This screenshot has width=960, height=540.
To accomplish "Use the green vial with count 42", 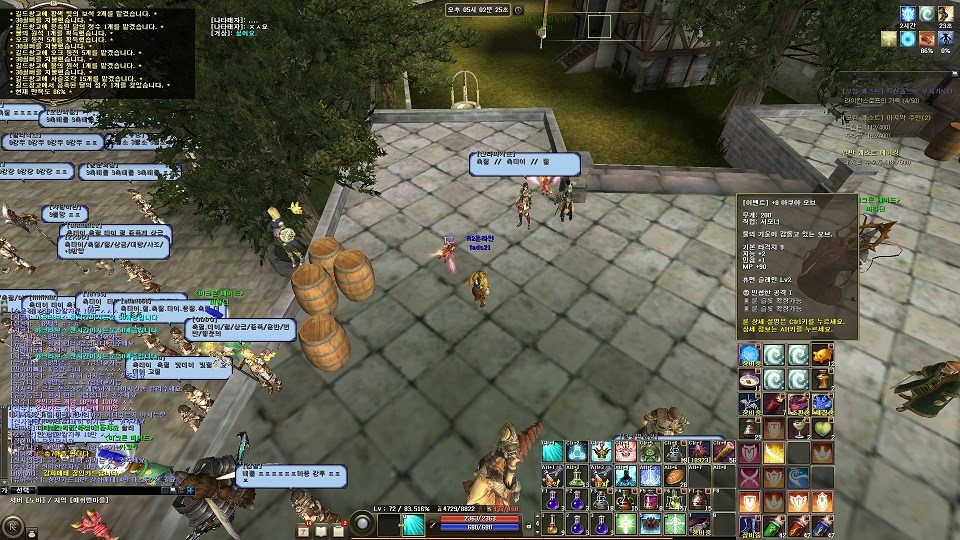I will coord(774,525).
